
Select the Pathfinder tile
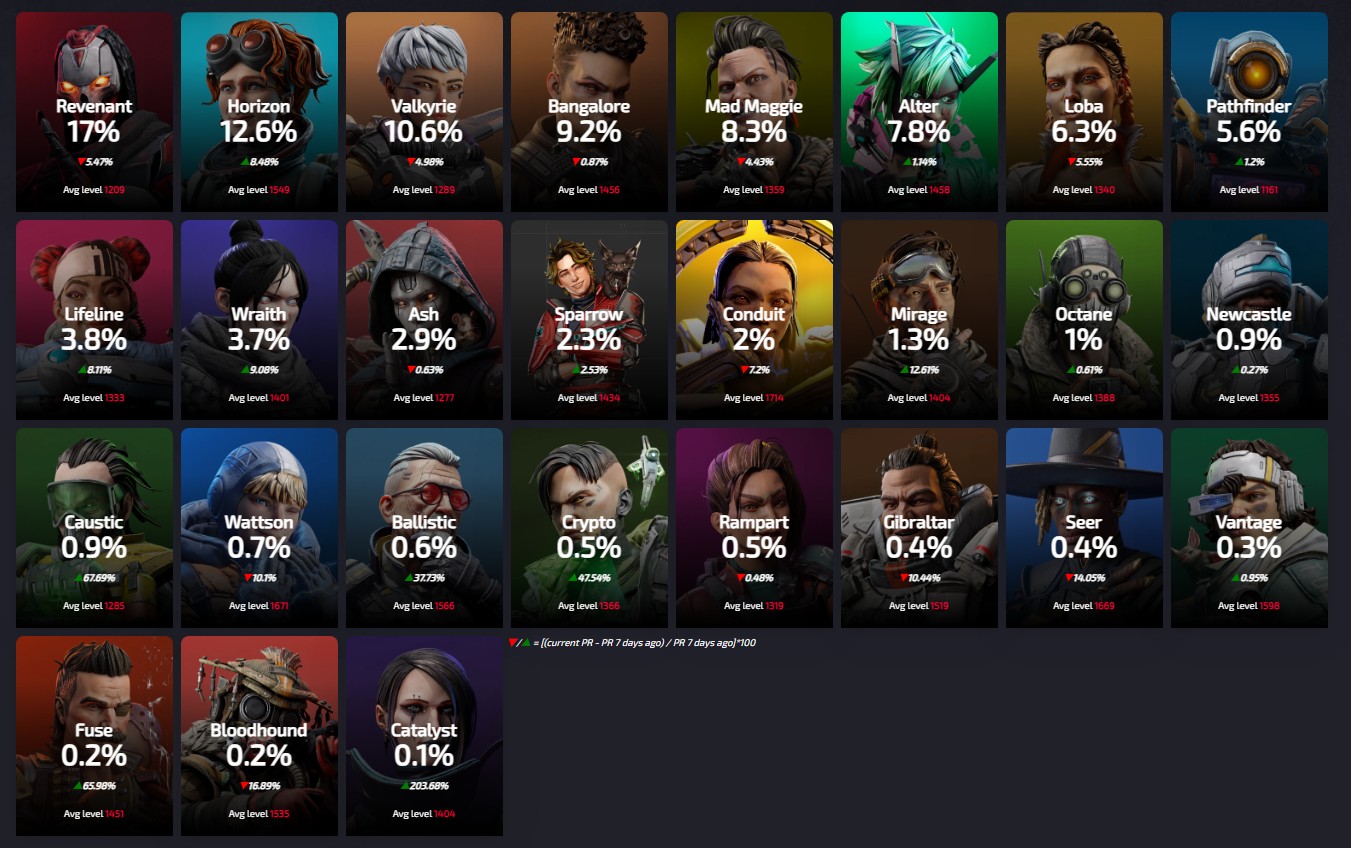click(x=1249, y=112)
